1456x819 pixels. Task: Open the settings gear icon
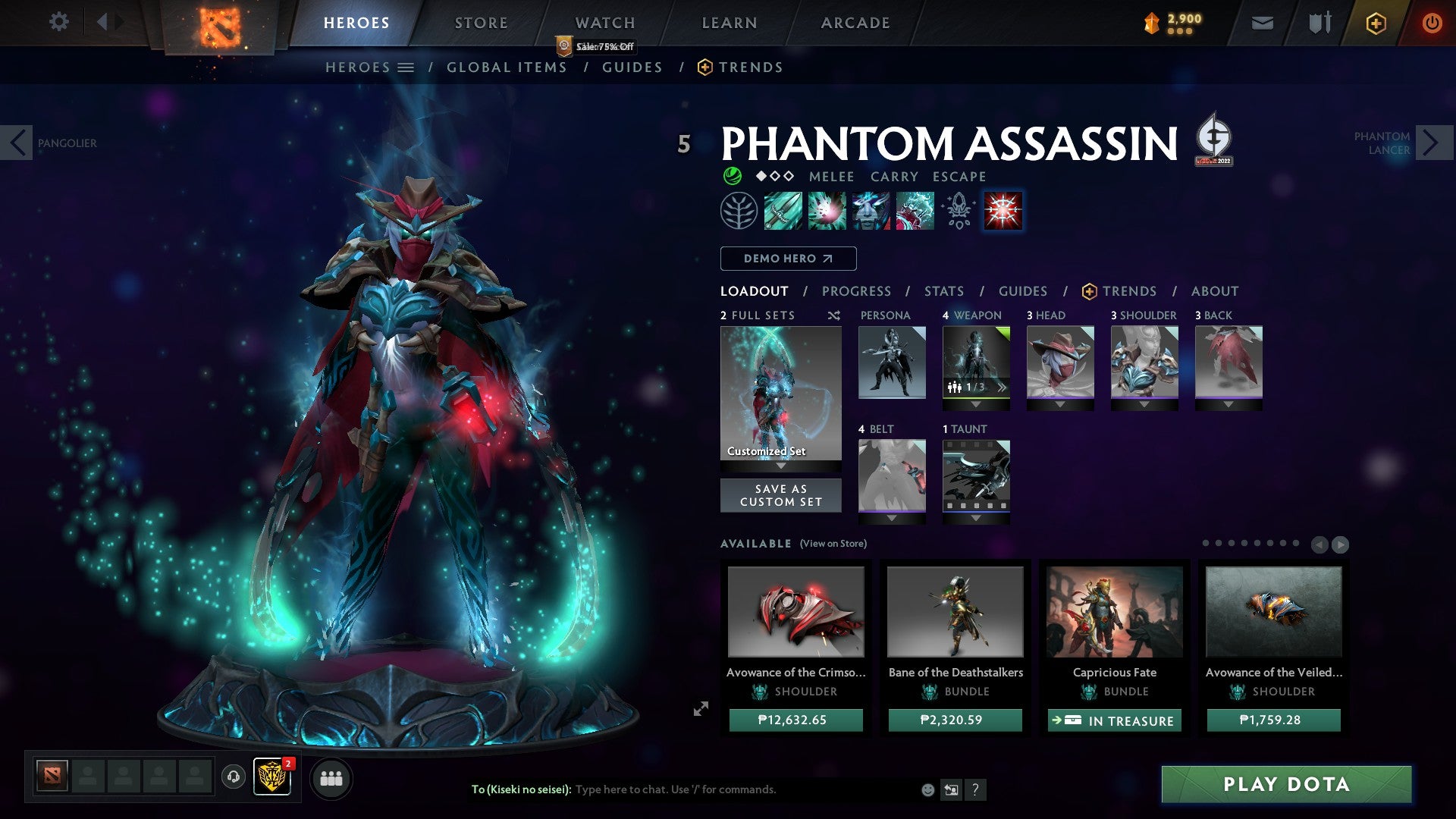coord(58,22)
